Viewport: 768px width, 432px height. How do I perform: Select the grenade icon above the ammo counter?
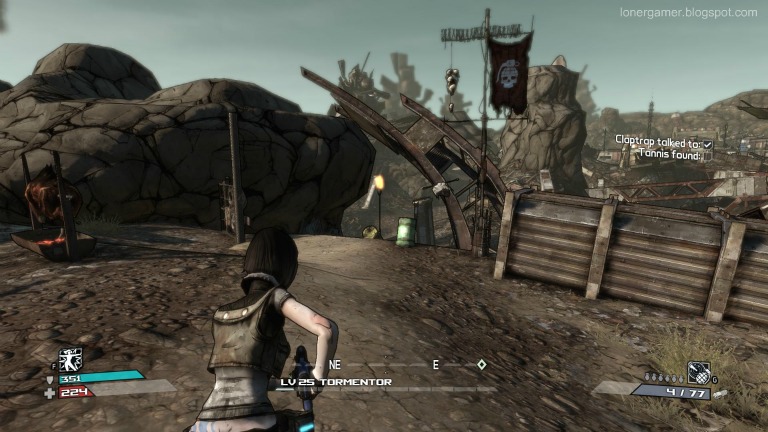click(698, 372)
